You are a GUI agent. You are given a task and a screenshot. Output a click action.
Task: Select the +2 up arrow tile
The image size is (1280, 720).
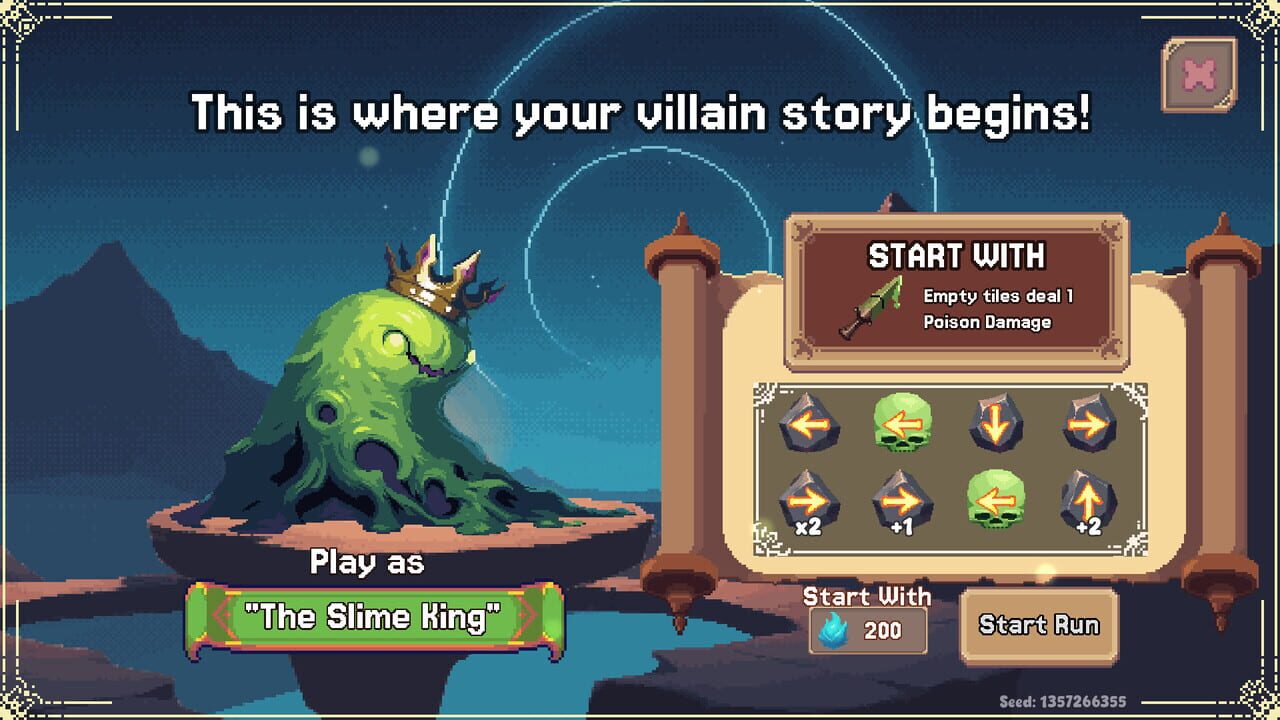coord(1089,497)
